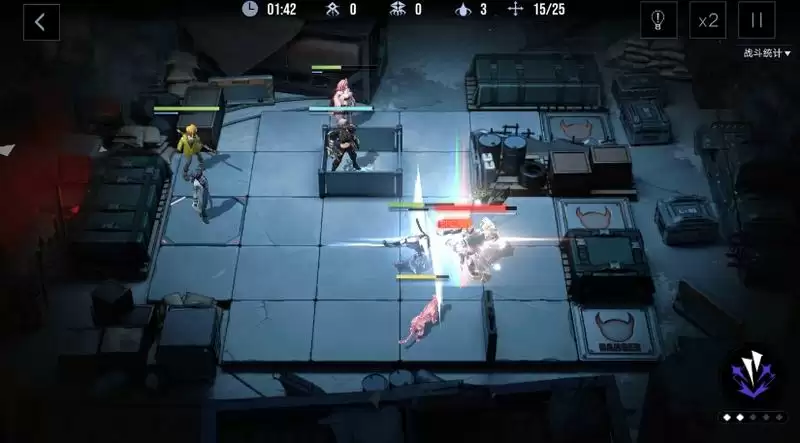The image size is (800, 443).
Task: Go back with the top-left arrow
Action: click(x=40, y=22)
